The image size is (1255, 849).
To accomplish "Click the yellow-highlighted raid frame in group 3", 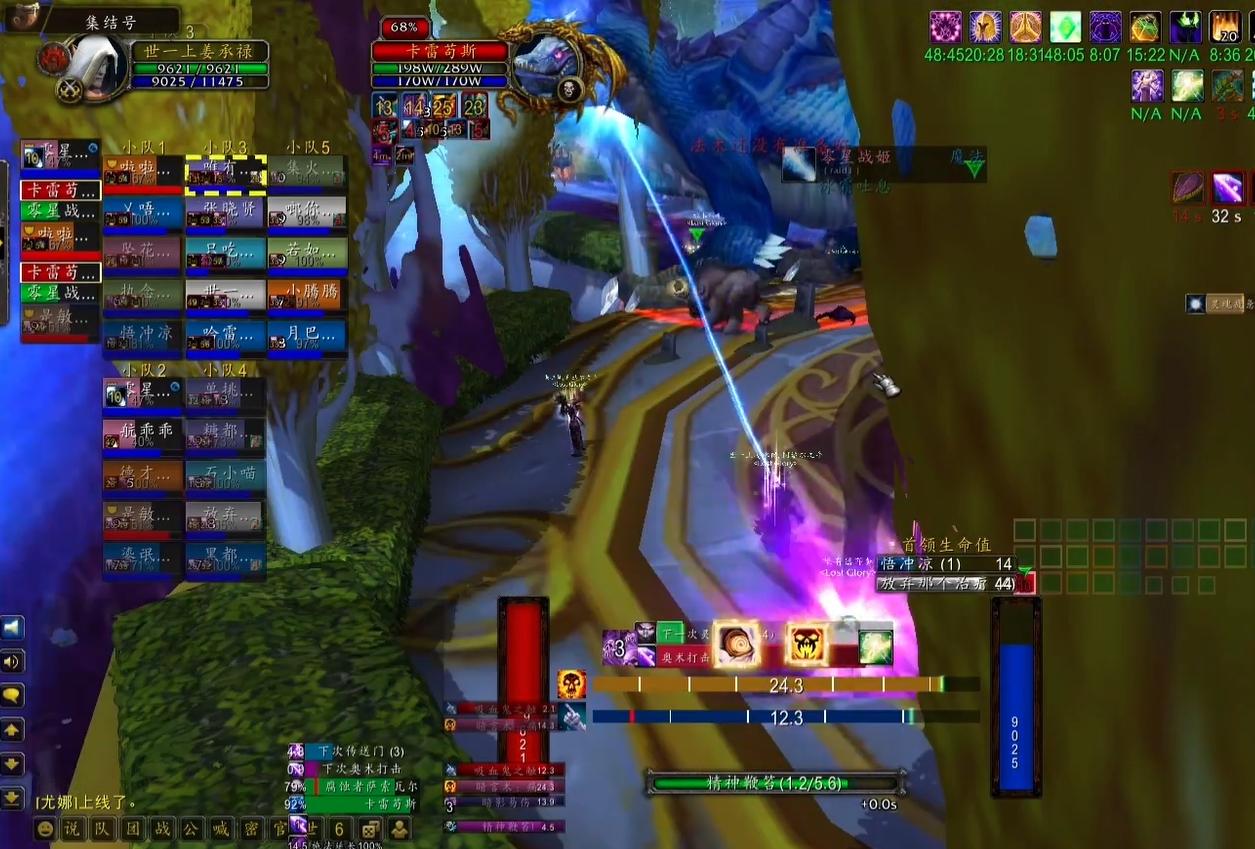I will (x=225, y=172).
